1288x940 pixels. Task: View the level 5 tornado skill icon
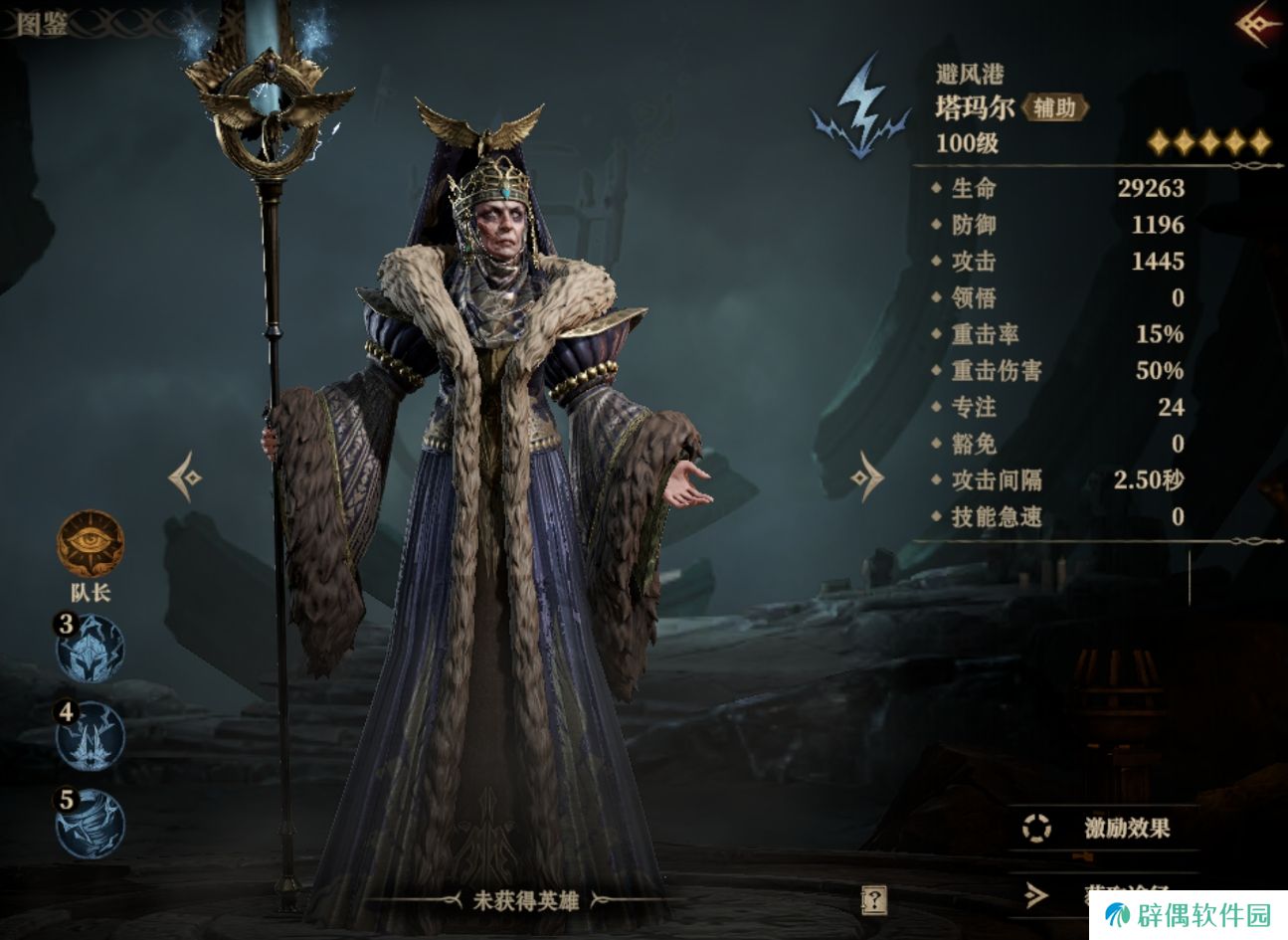coord(90,823)
